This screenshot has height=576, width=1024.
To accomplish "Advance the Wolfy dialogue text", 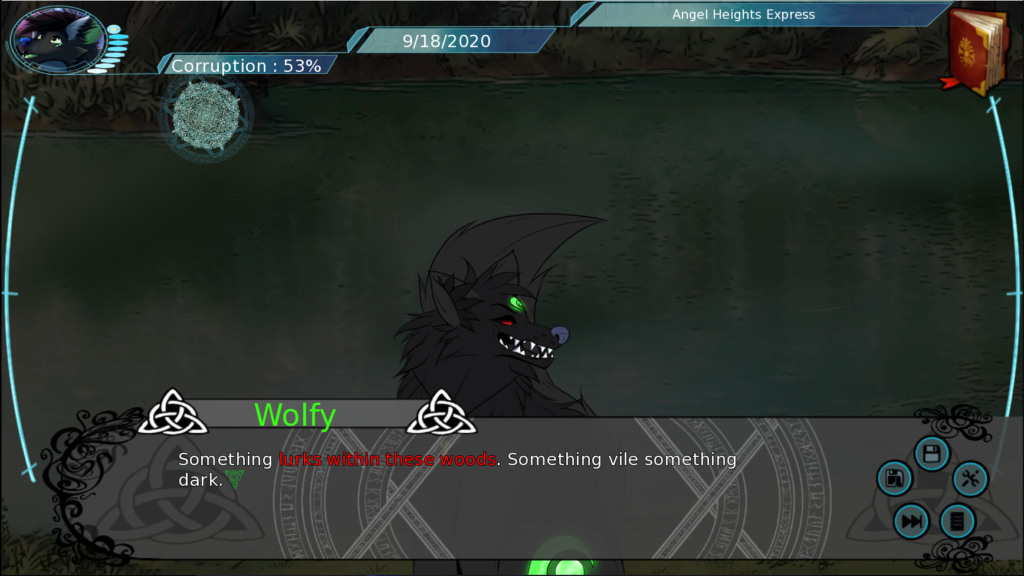I will tap(457, 469).
